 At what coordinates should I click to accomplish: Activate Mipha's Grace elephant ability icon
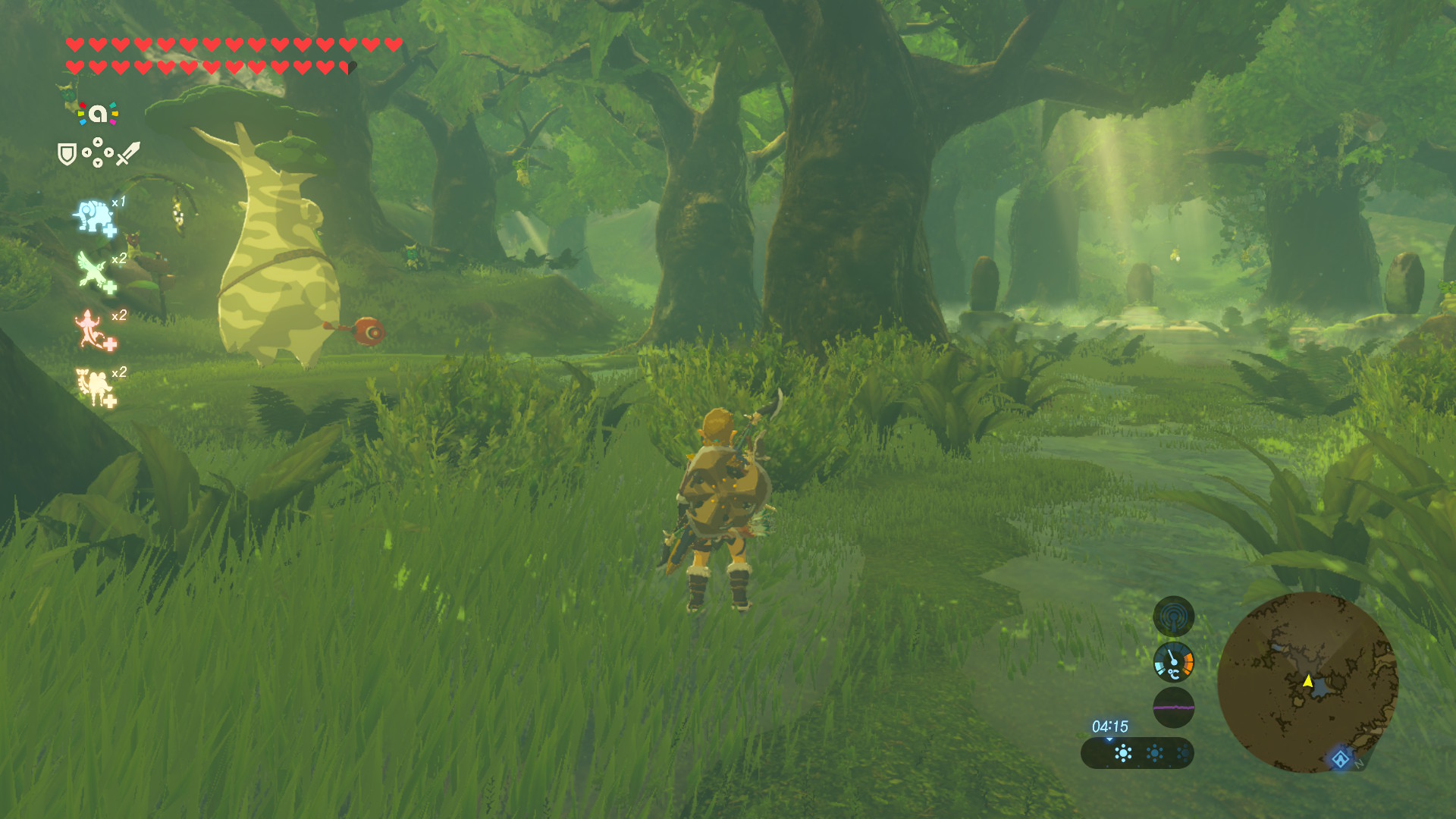click(94, 217)
